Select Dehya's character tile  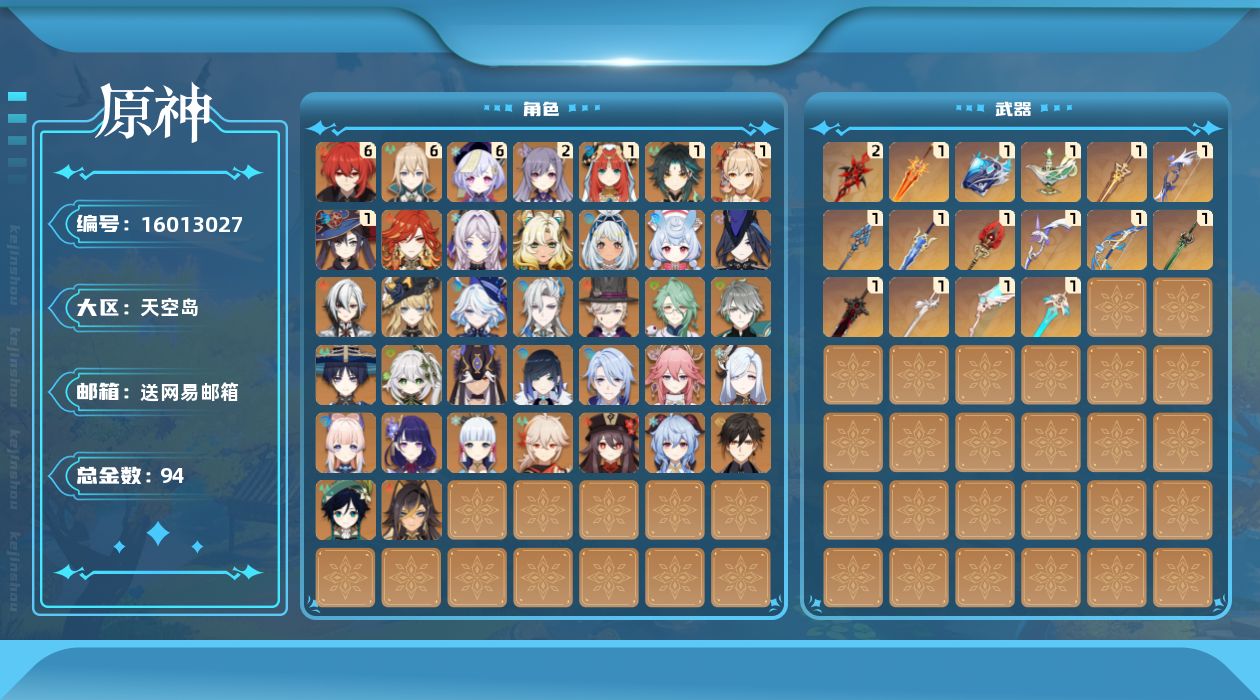tap(412, 511)
